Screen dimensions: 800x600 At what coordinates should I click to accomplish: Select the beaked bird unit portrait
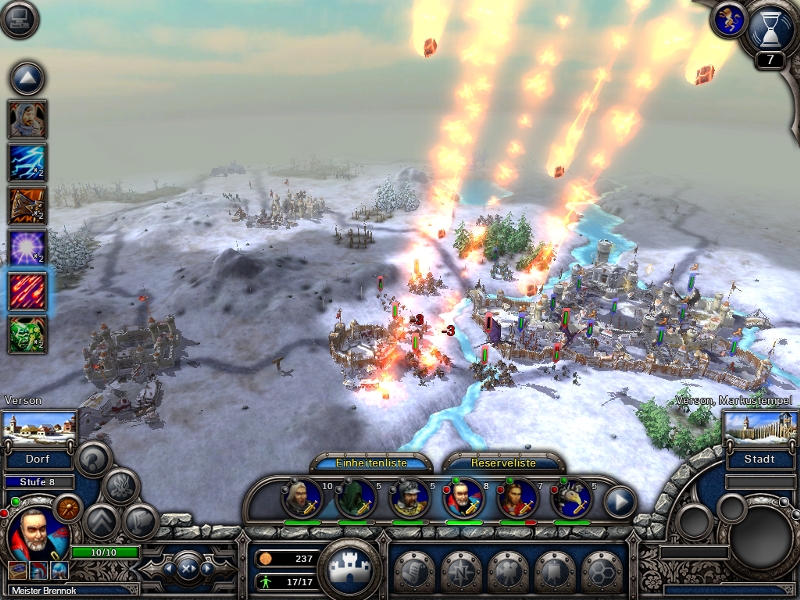(571, 497)
